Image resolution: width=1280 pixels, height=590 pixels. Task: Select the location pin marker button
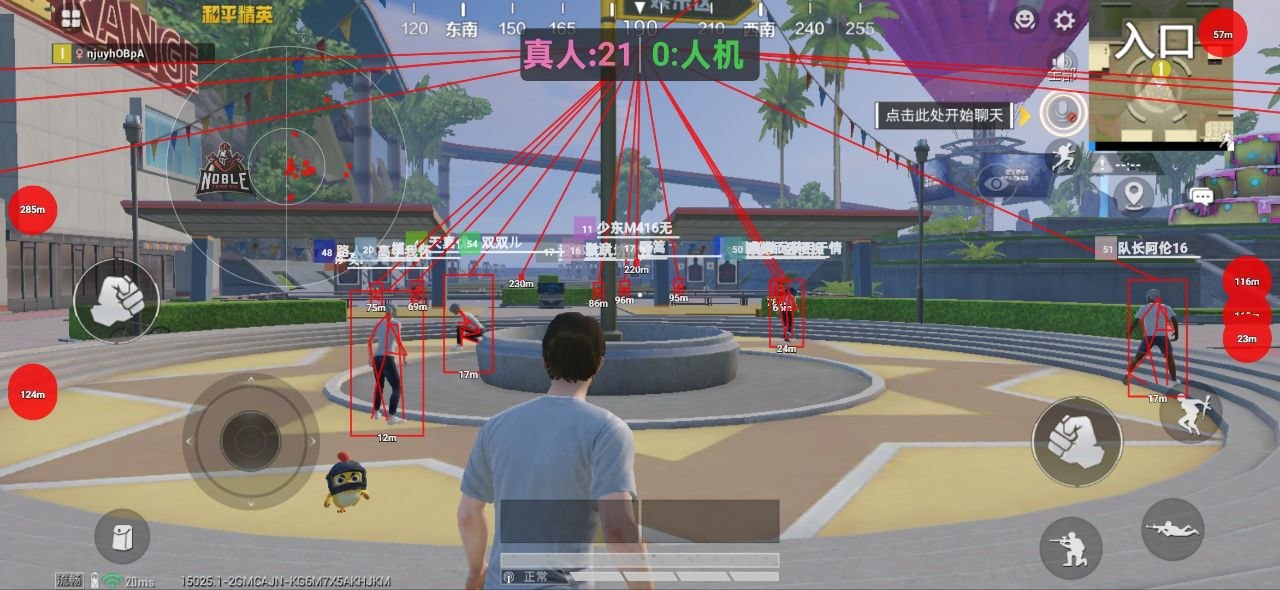click(x=1134, y=194)
